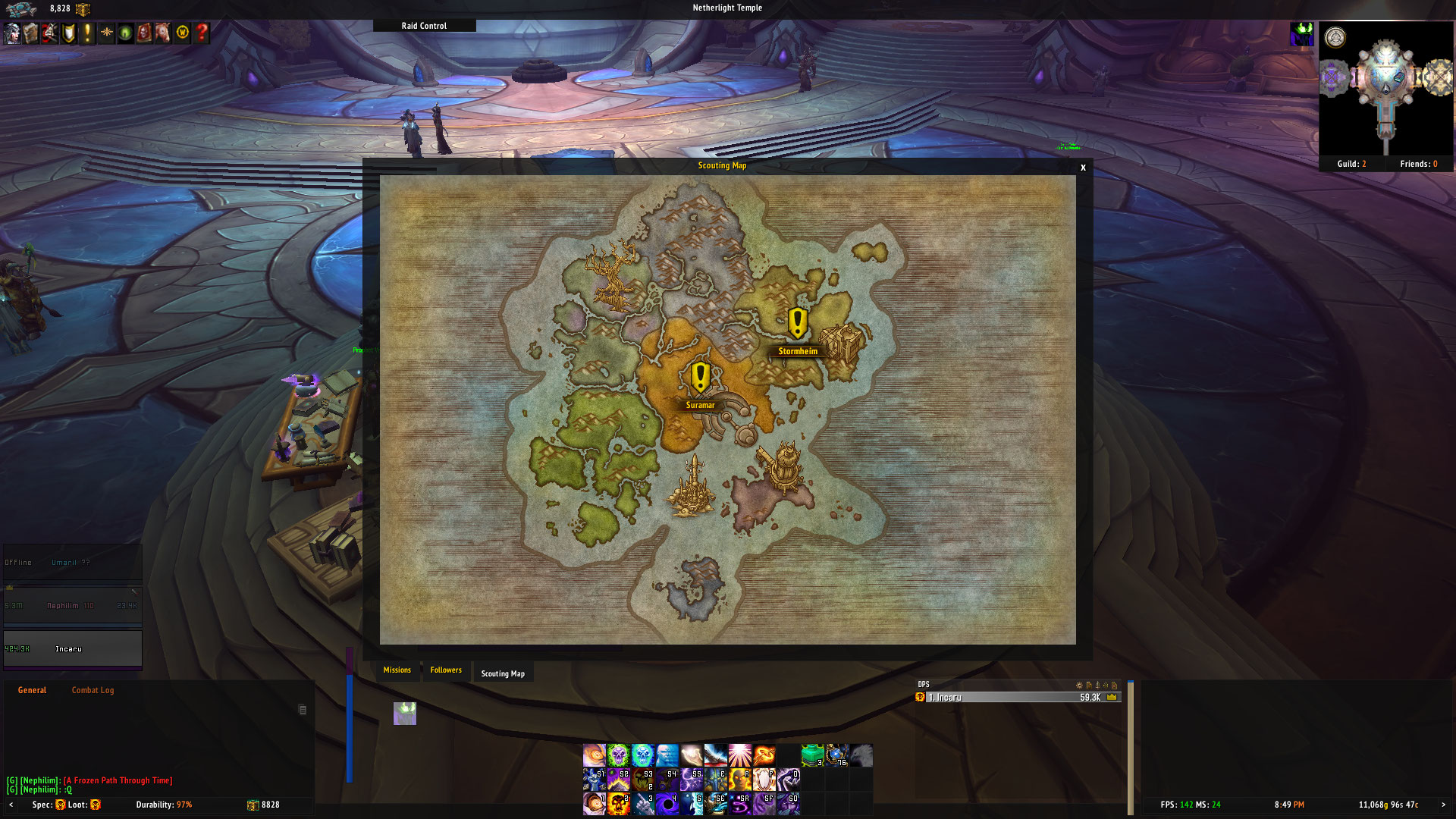Click the loot specialization icon in the status bar

pyautogui.click(x=95, y=805)
